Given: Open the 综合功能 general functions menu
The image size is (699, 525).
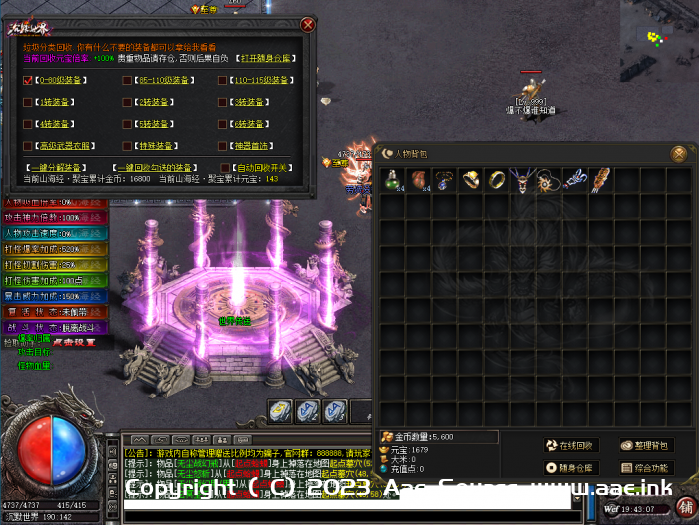Looking at the screenshot, I should [x=645, y=467].
